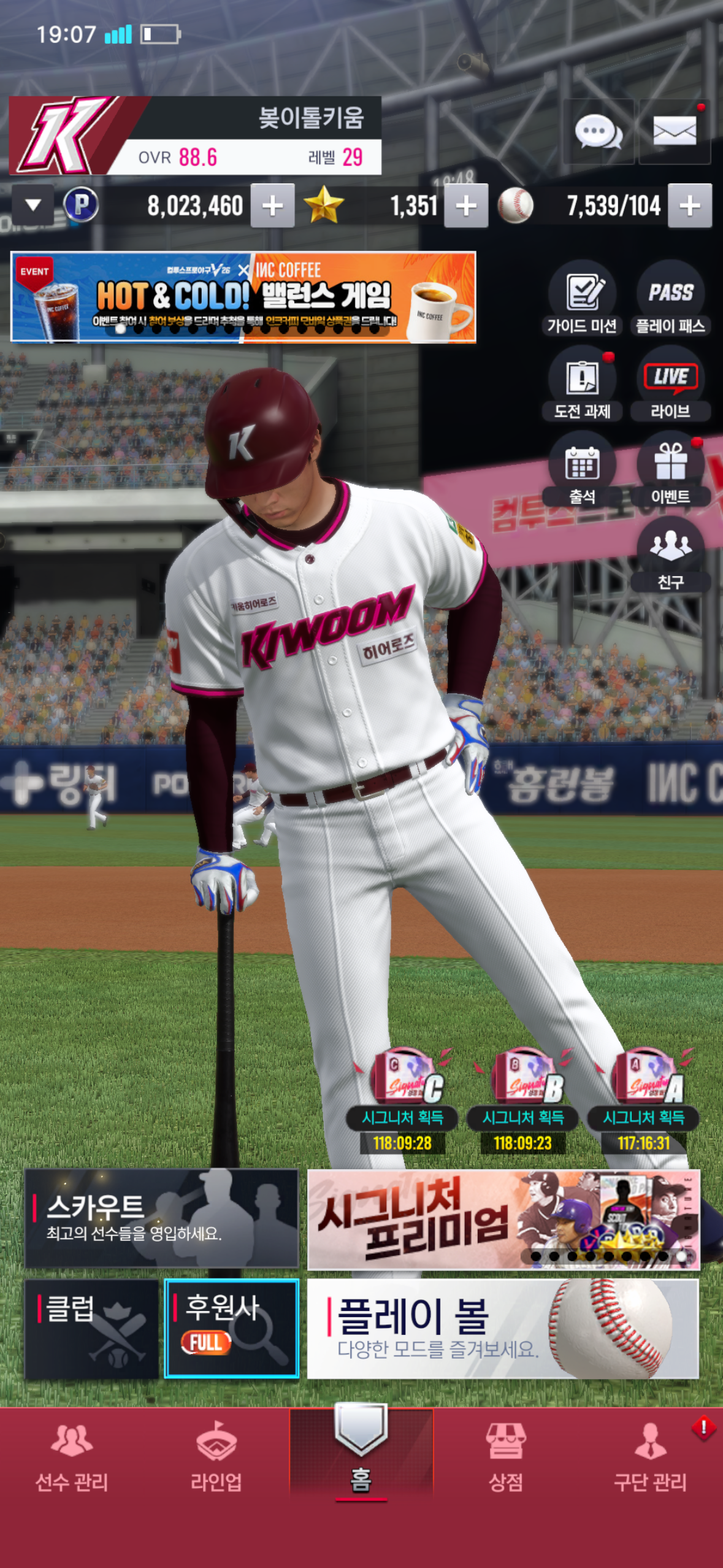Open the 스카우트 scout panel
This screenshot has height=1568, width=723.
tap(161, 1218)
